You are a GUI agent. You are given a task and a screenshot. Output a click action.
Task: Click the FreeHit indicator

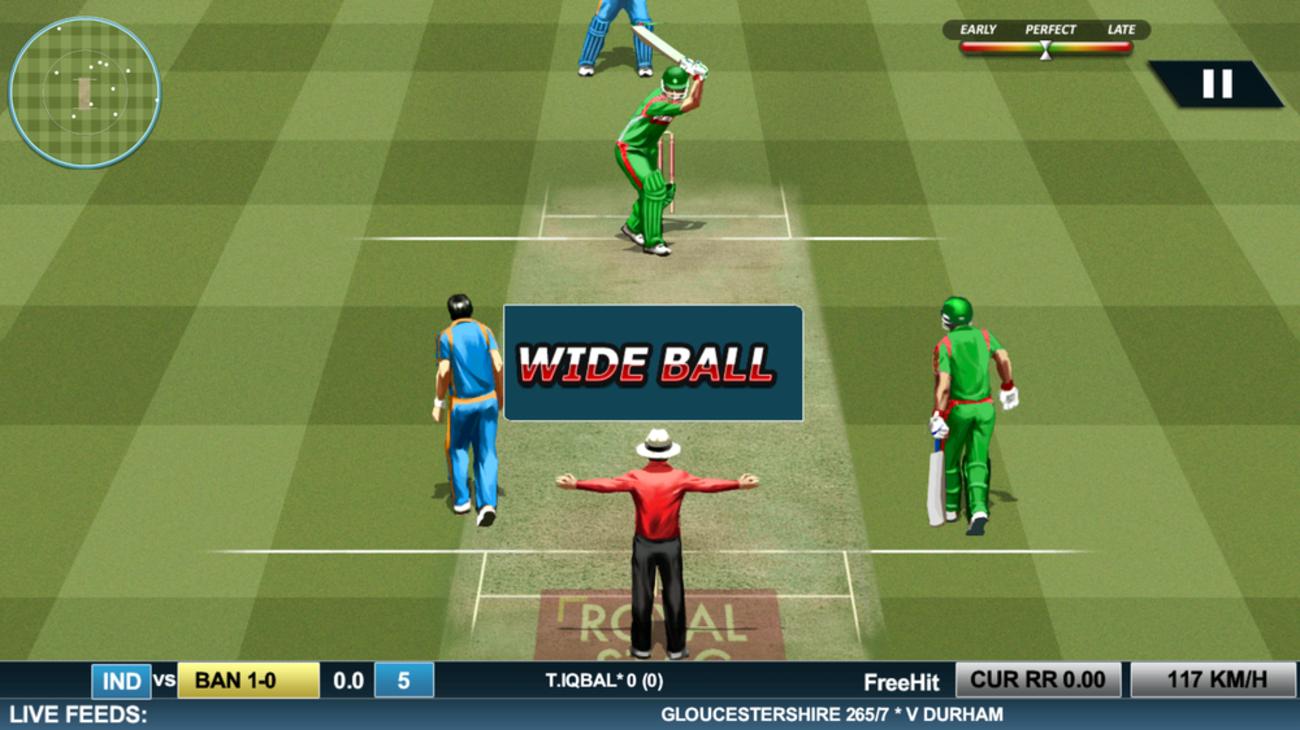(903, 681)
